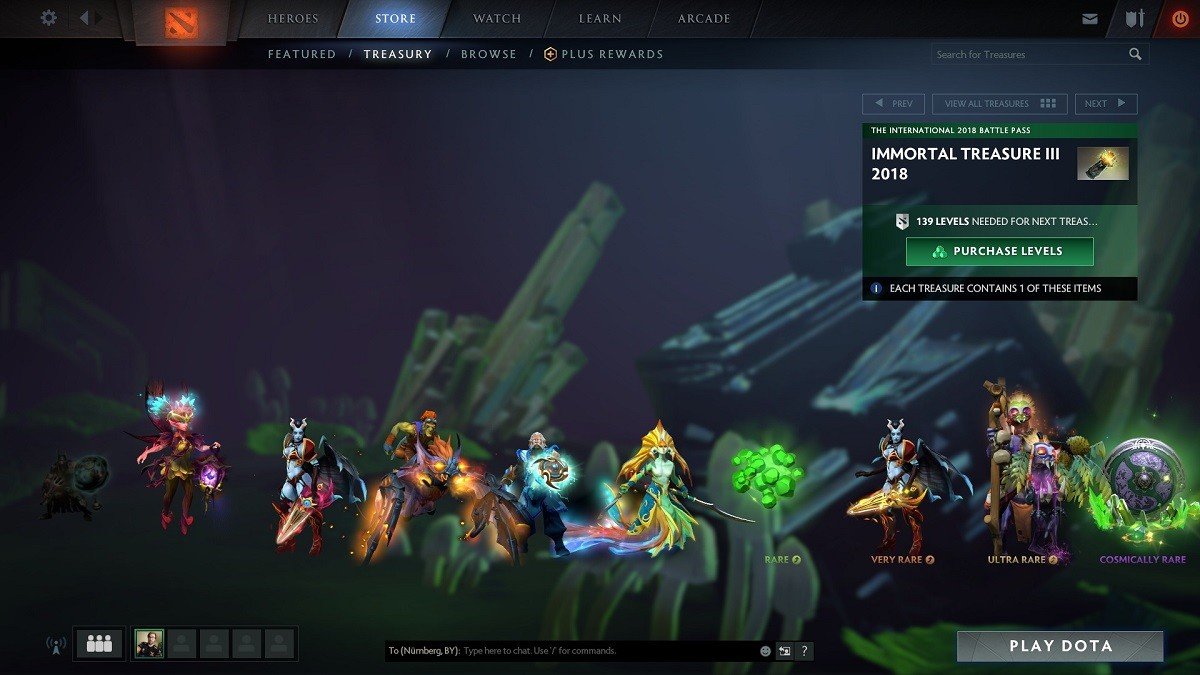Click the Search for Treasures field
Viewport: 1200px width, 675px height.
[x=1030, y=54]
